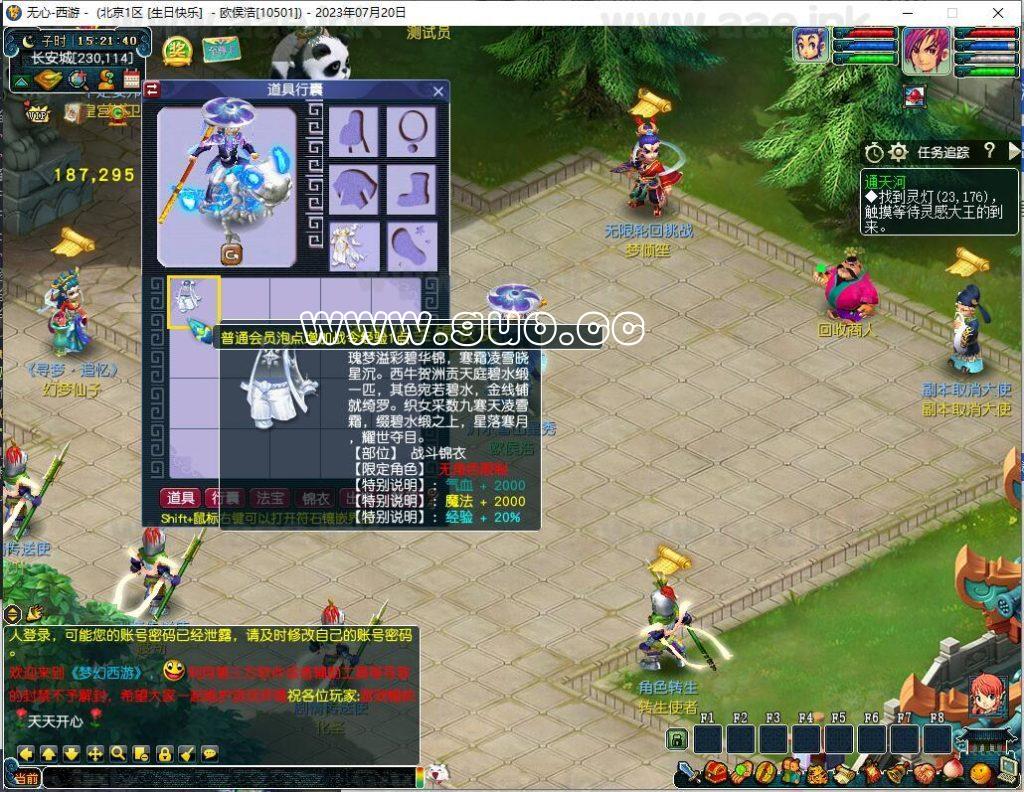Toggle the red swap-arrows button on the inventory
The image size is (1024, 792).
(x=152, y=90)
